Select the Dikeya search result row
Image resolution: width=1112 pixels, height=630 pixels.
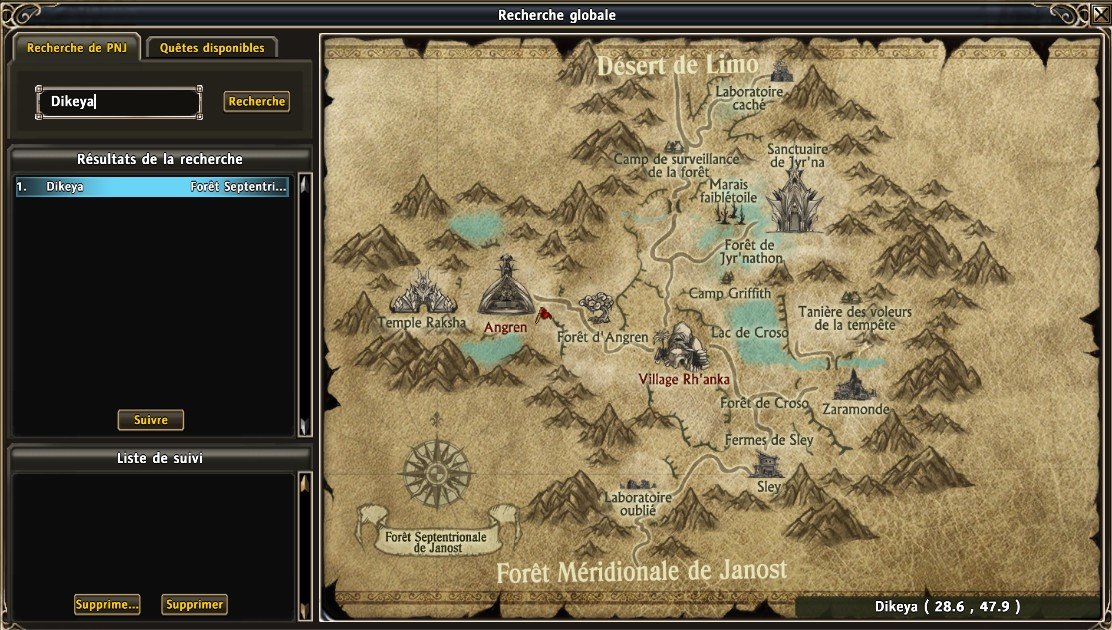tap(152, 187)
